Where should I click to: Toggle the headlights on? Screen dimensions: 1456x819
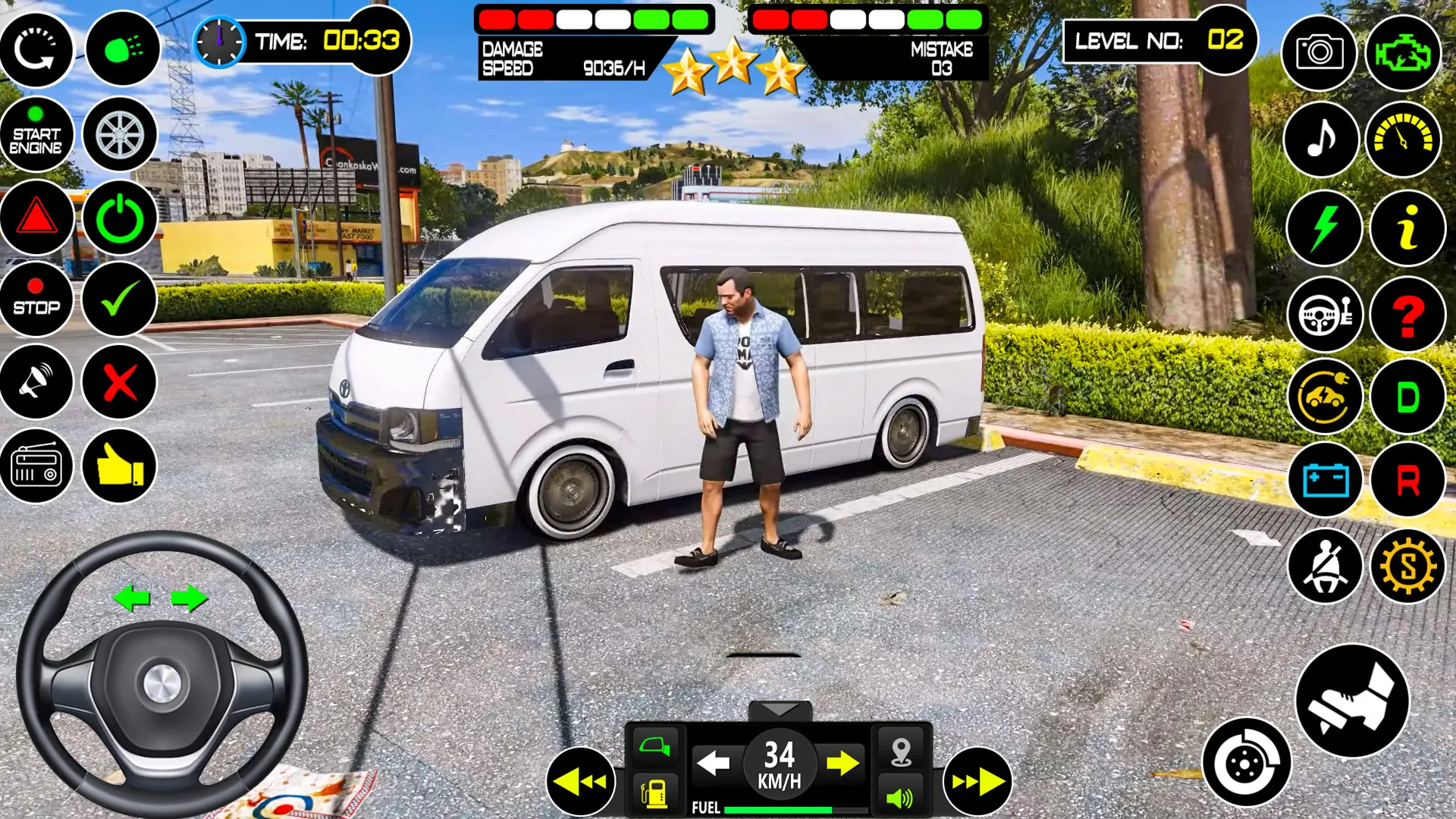click(122, 50)
